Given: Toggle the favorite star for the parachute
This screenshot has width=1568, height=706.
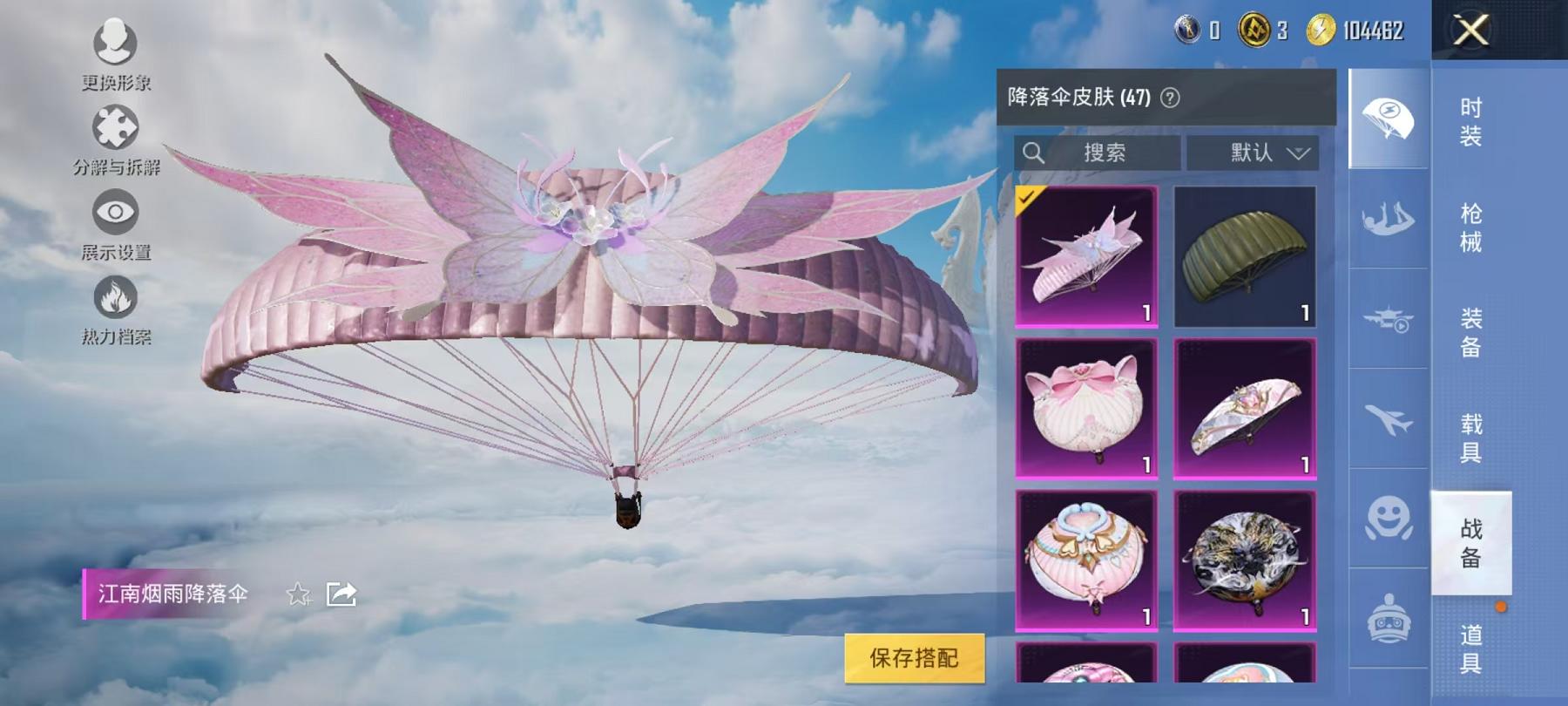Looking at the screenshot, I should (x=300, y=594).
